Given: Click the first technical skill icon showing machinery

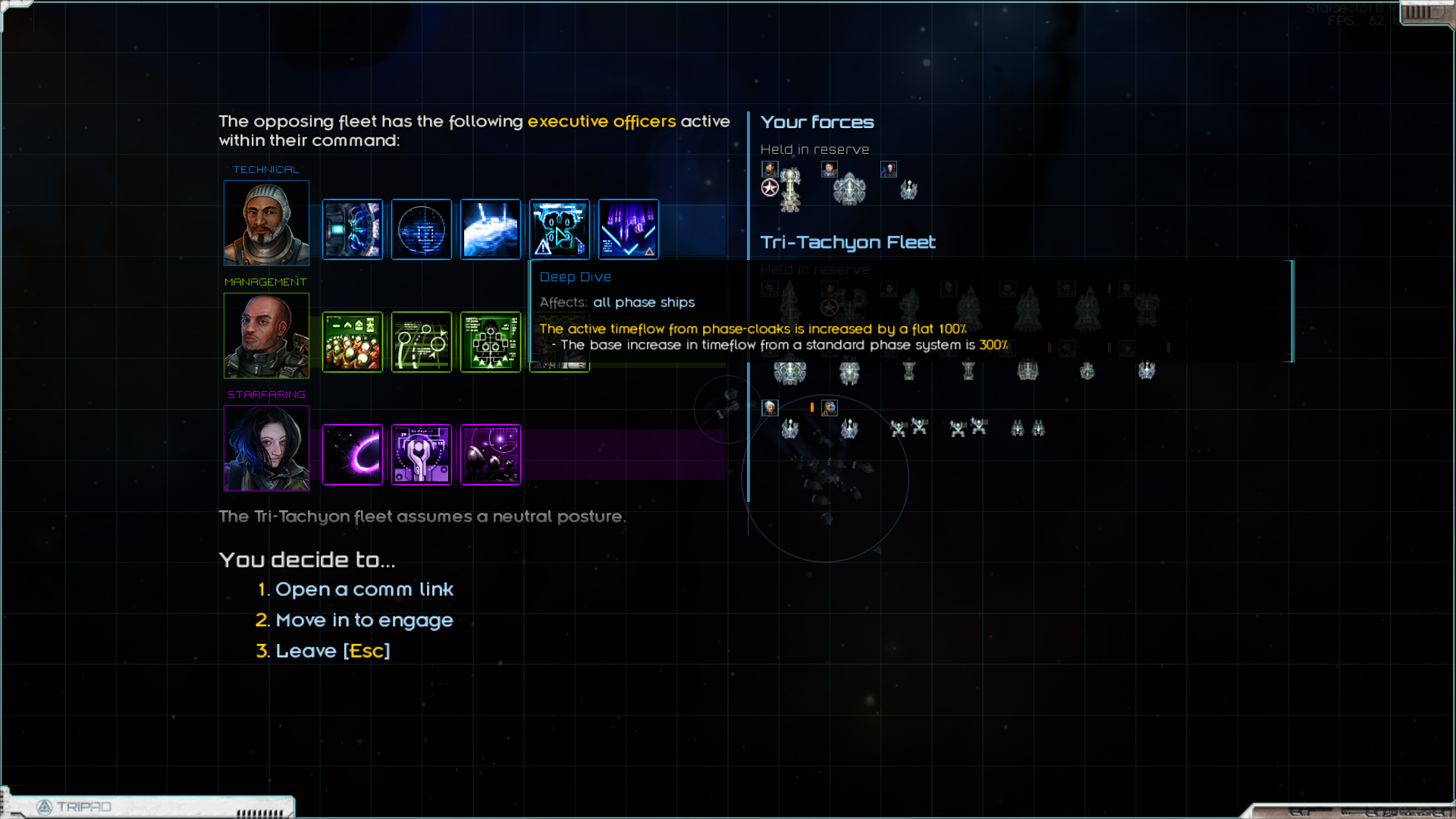Looking at the screenshot, I should coord(353,229).
